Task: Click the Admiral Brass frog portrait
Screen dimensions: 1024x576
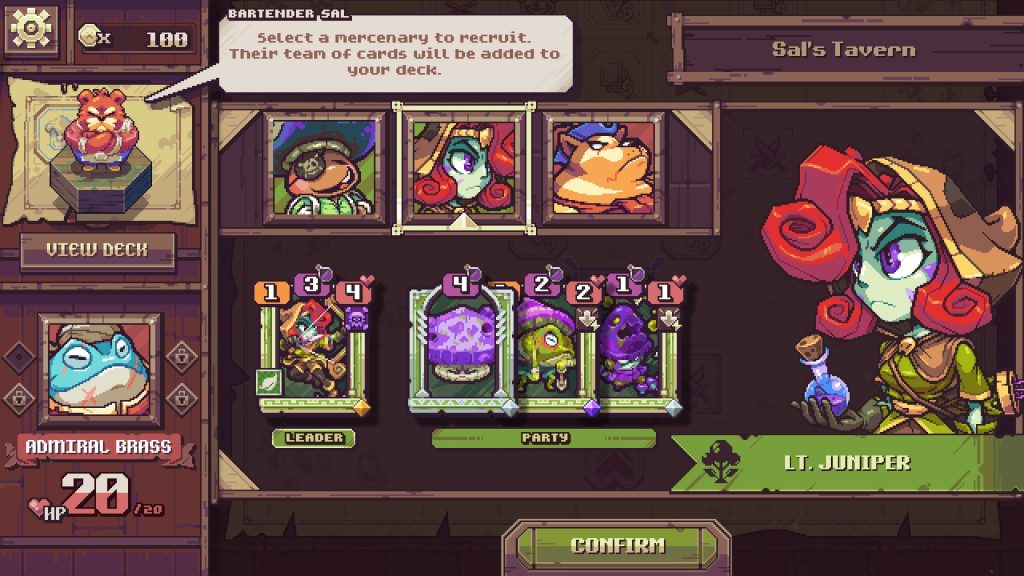Action: 98,369
